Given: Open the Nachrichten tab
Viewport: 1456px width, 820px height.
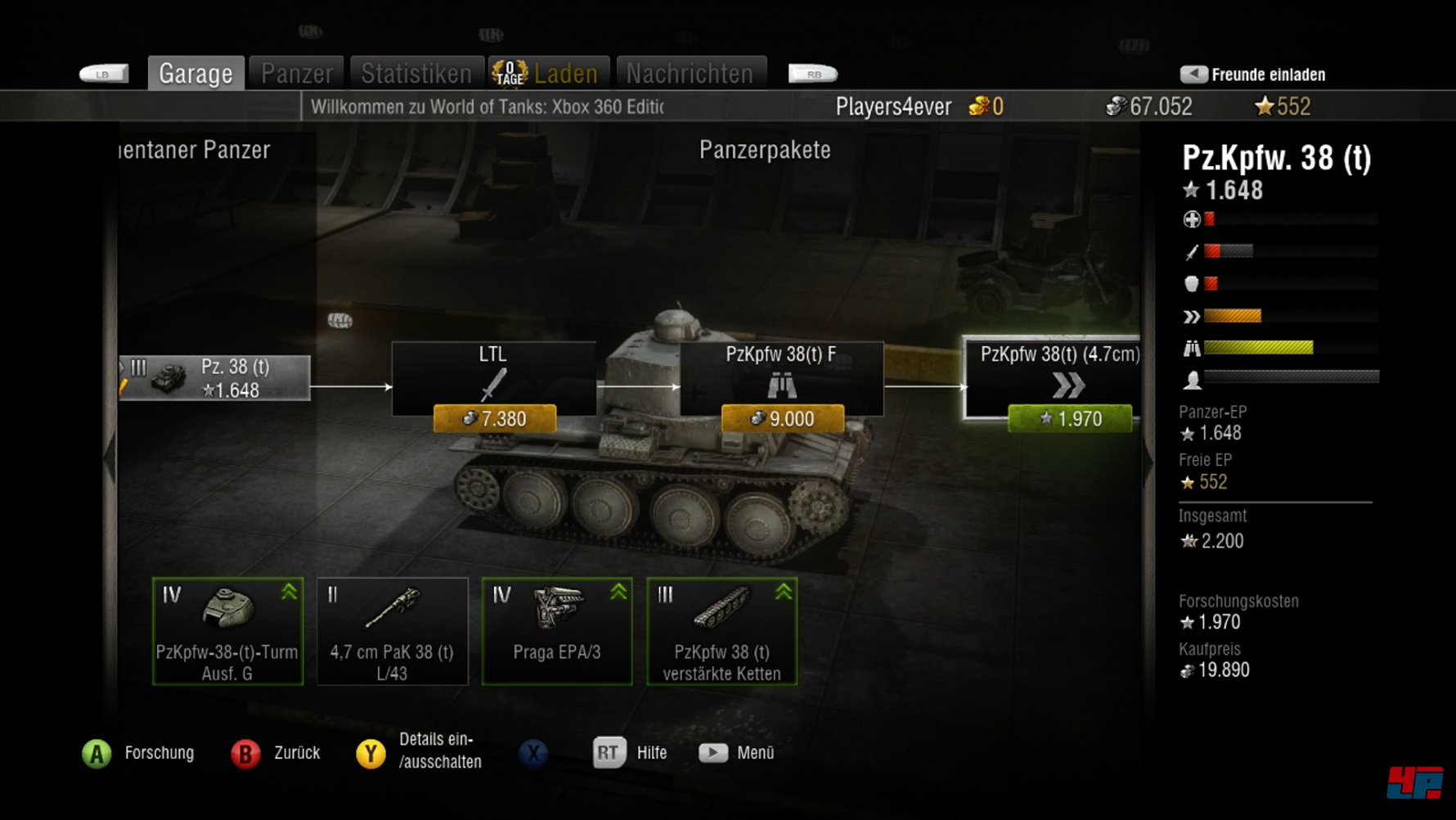Looking at the screenshot, I should (x=690, y=73).
